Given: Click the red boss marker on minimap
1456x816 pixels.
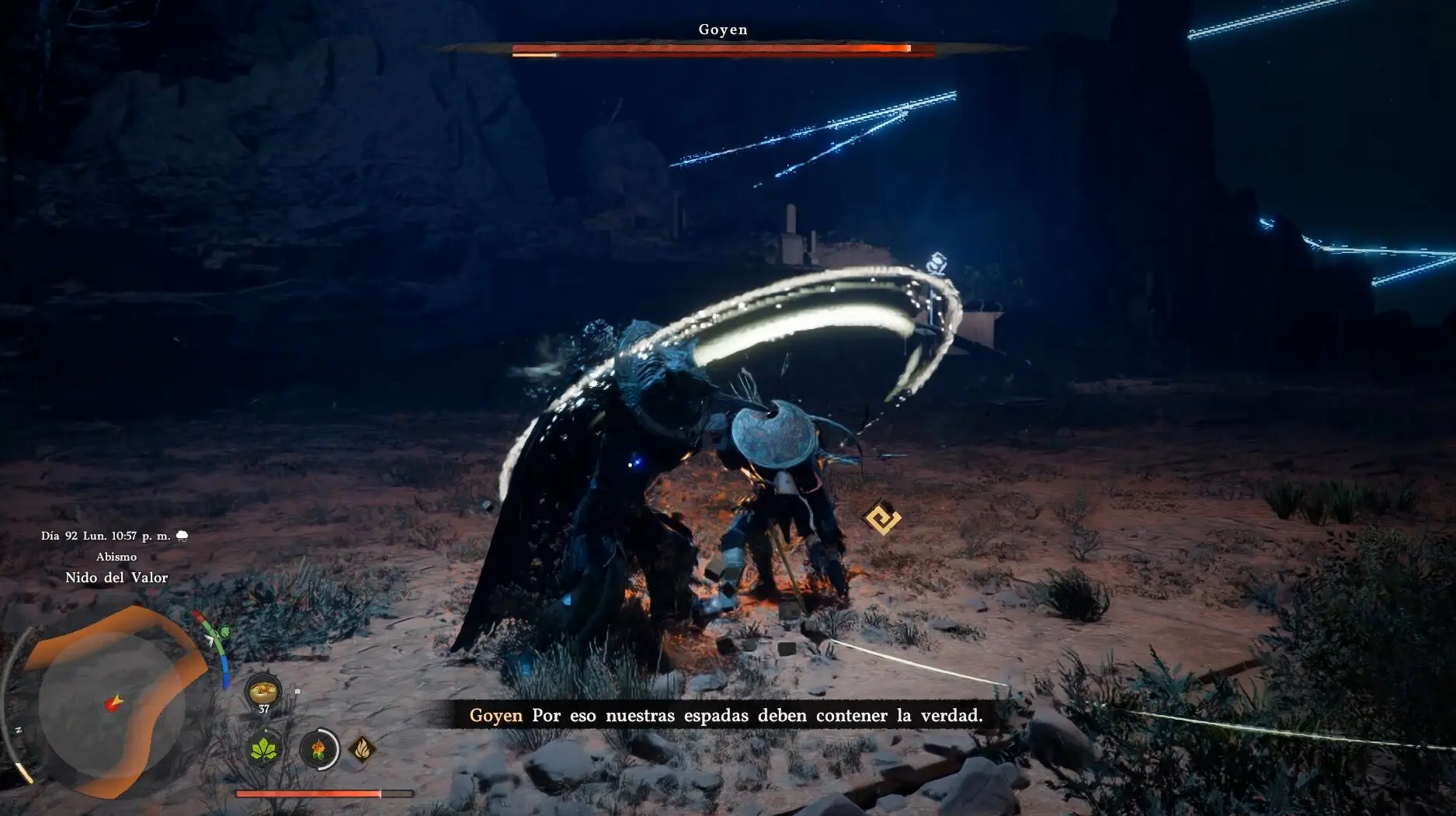Looking at the screenshot, I should 115,703.
